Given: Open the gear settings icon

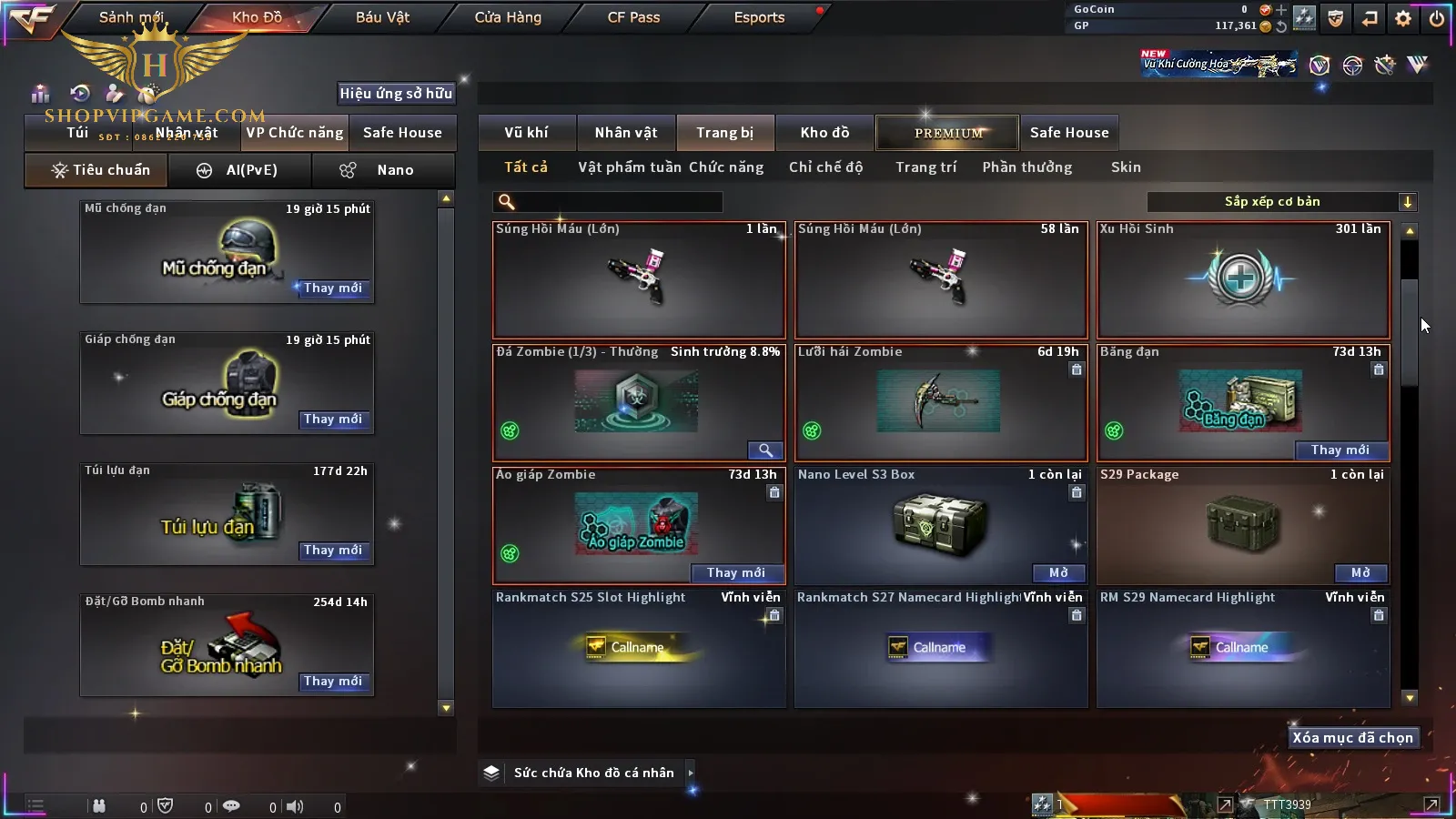Looking at the screenshot, I should tap(1403, 18).
